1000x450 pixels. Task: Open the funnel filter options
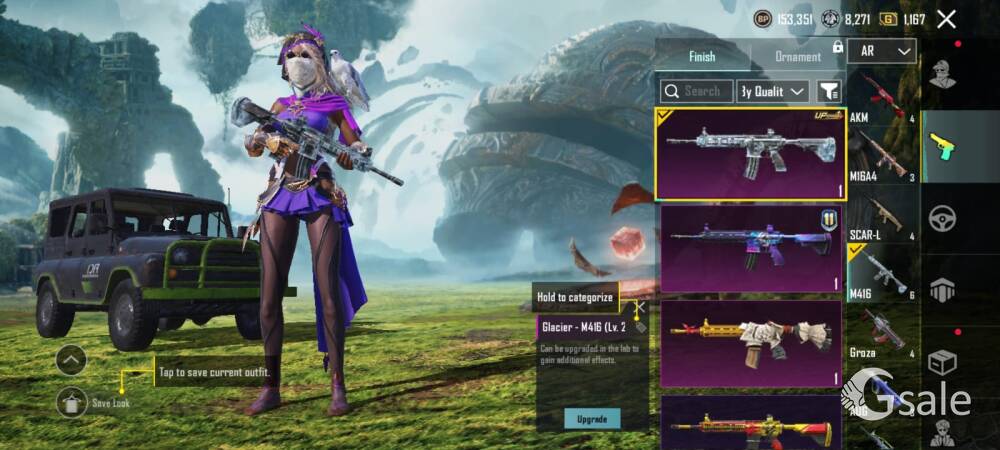tap(829, 91)
